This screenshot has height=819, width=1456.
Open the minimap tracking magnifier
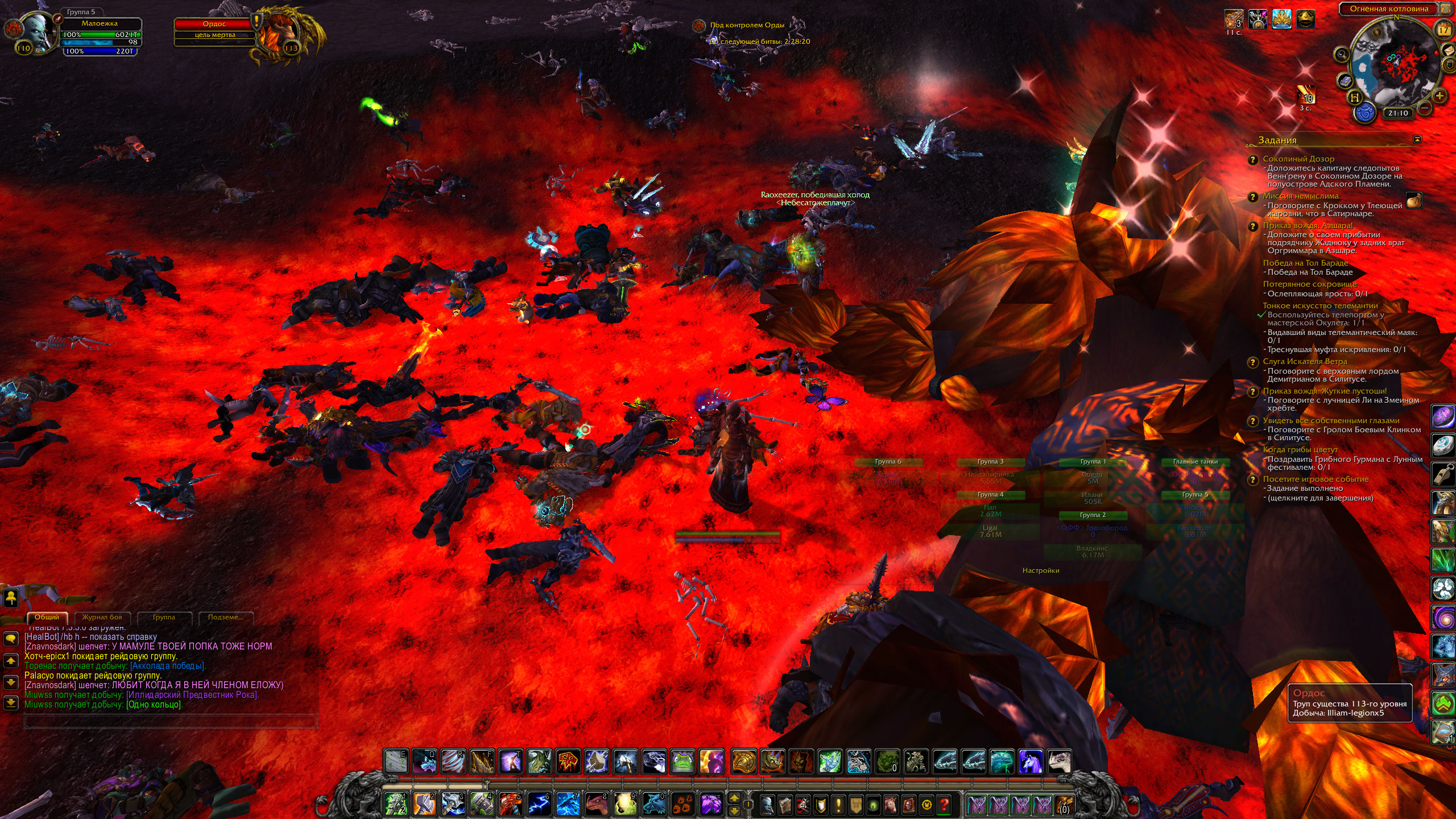[x=1342, y=55]
